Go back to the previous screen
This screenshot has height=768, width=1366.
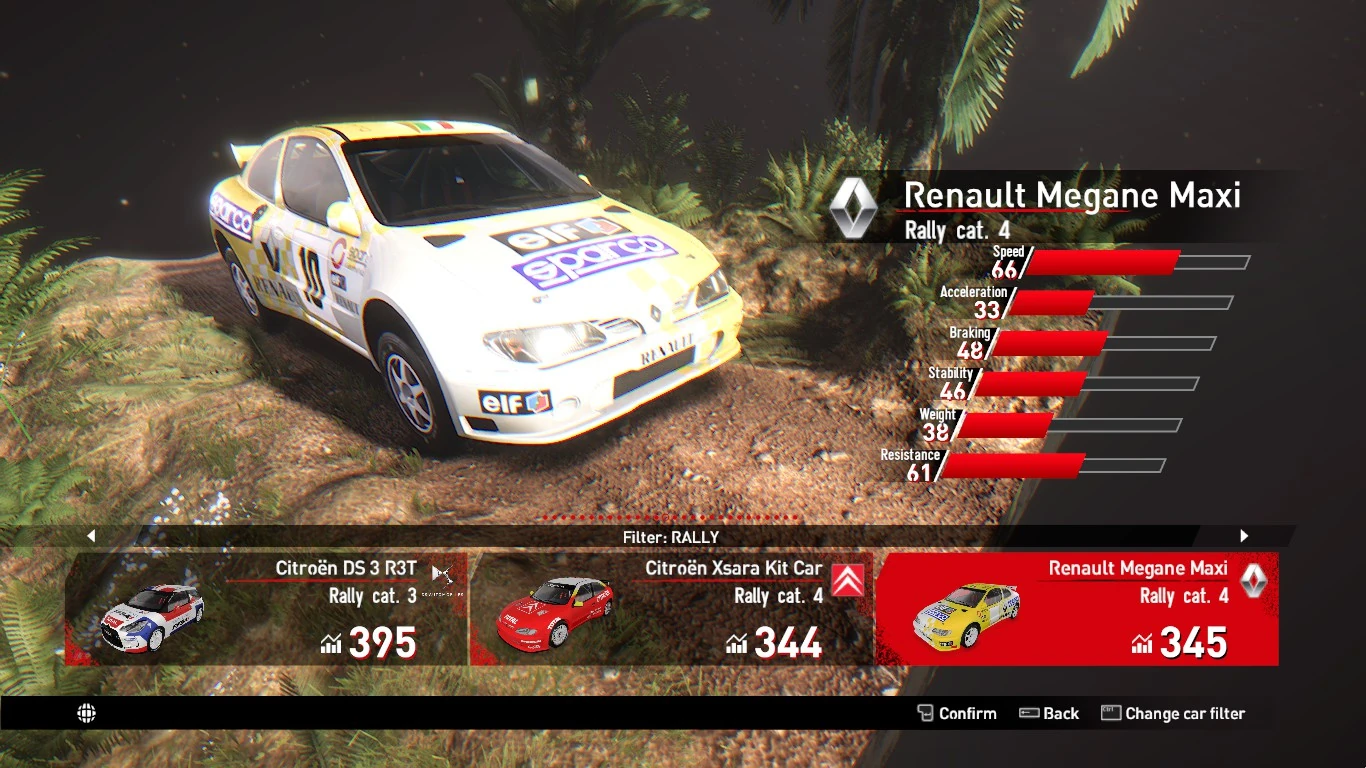pyautogui.click(x=1049, y=713)
